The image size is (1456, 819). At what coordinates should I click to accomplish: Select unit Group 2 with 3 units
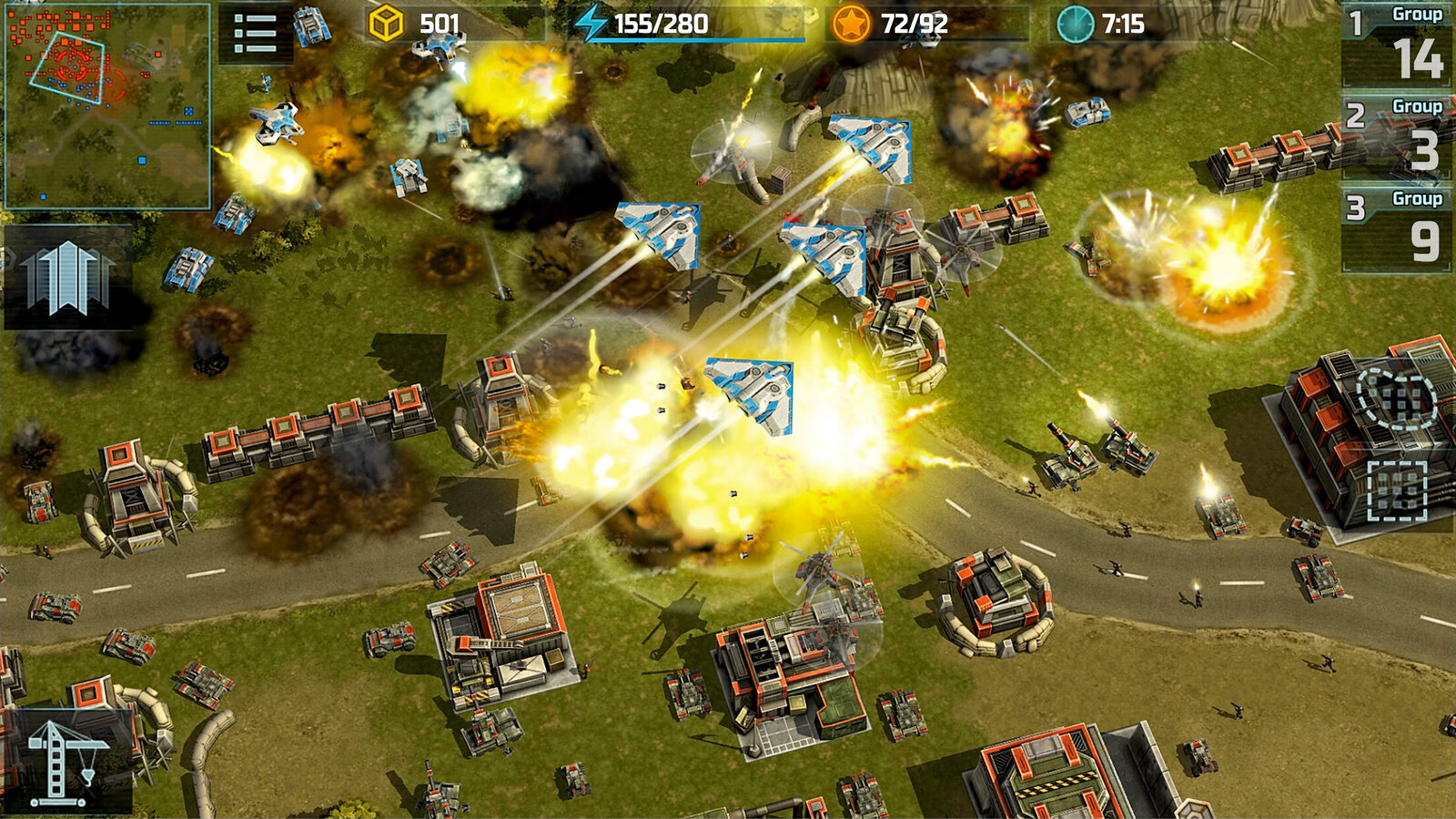(1398, 137)
